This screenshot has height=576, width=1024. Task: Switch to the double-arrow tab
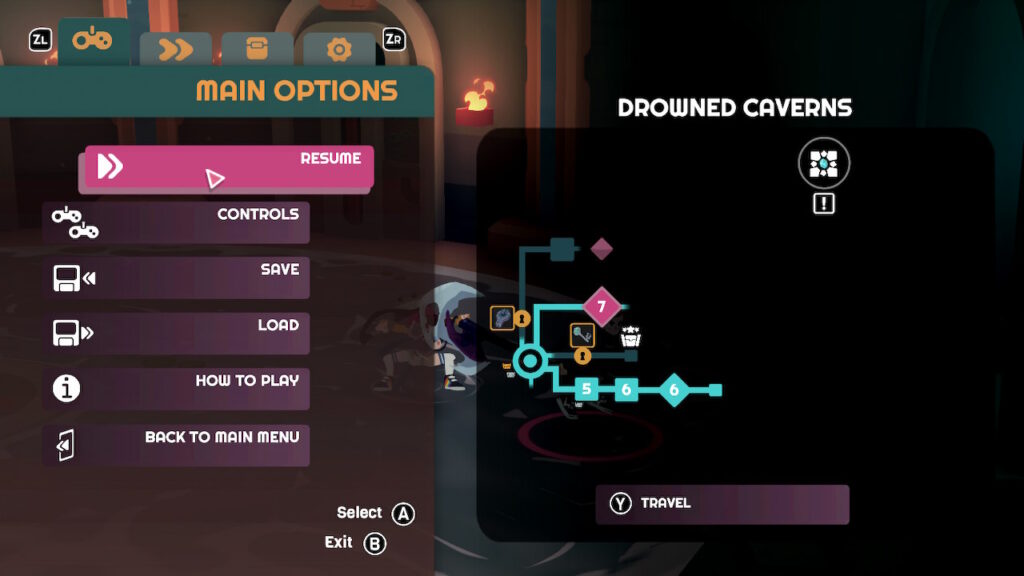[176, 49]
